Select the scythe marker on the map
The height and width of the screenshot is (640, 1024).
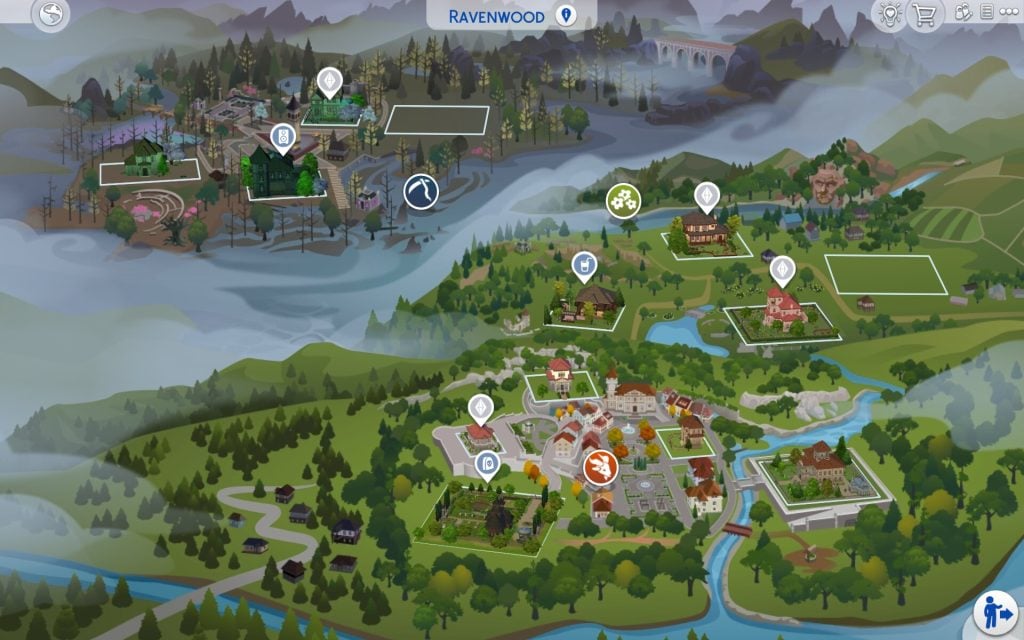[421, 191]
